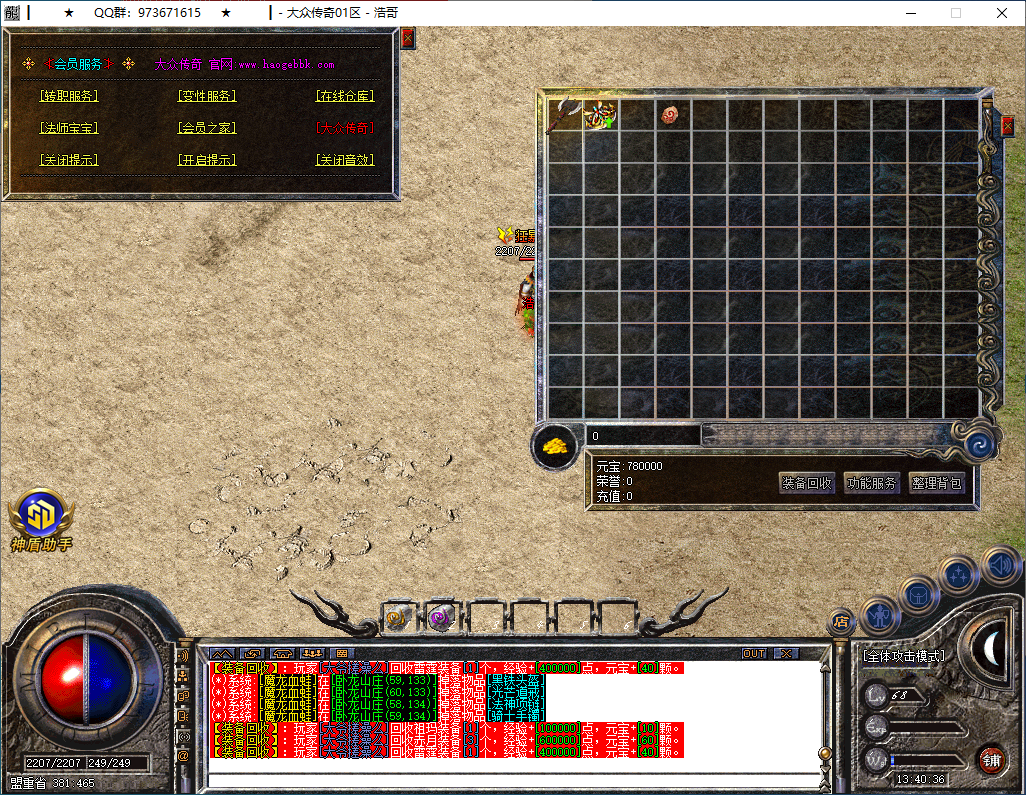Sort the bag with 整理背包

(936, 483)
